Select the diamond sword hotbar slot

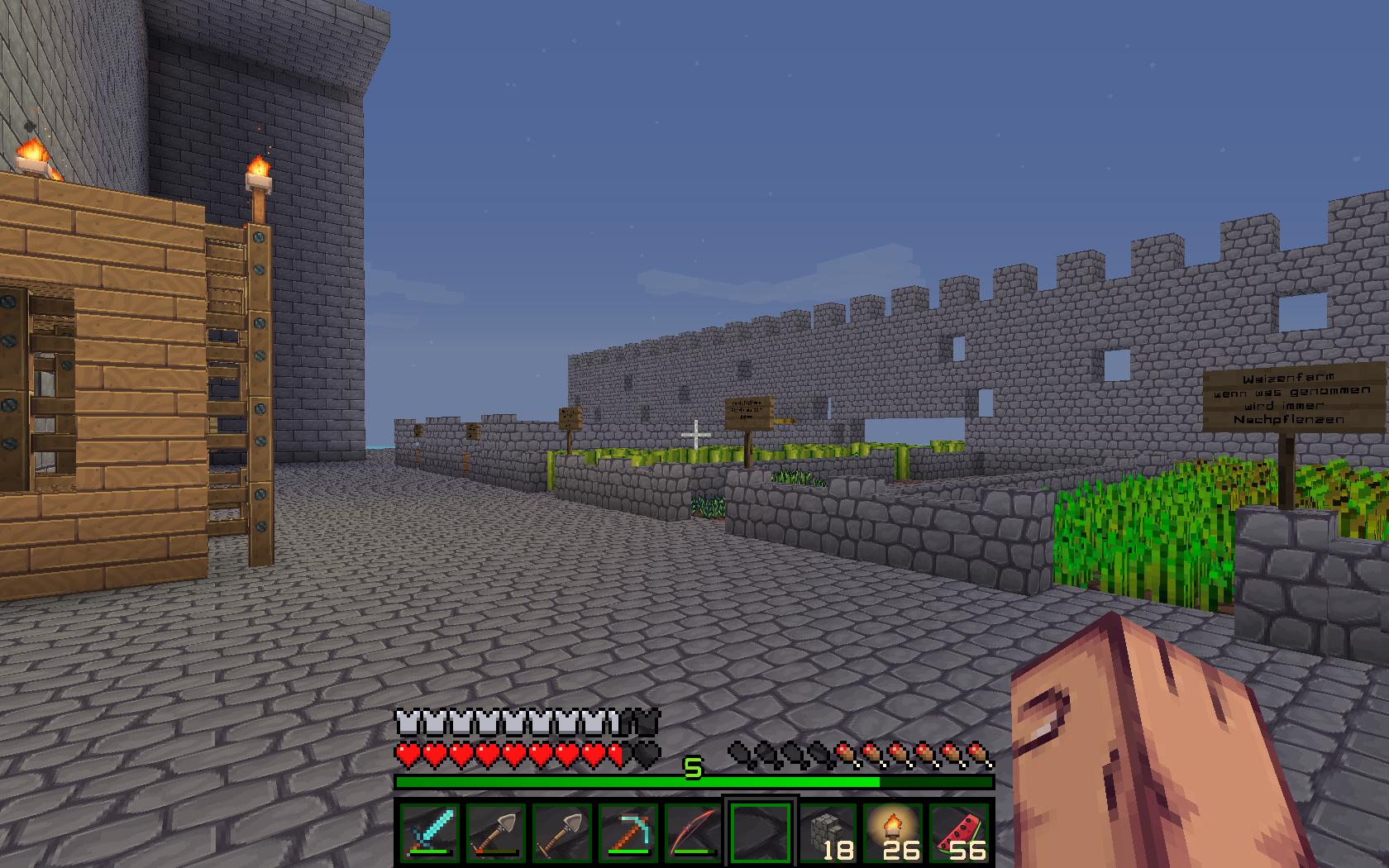[430, 832]
